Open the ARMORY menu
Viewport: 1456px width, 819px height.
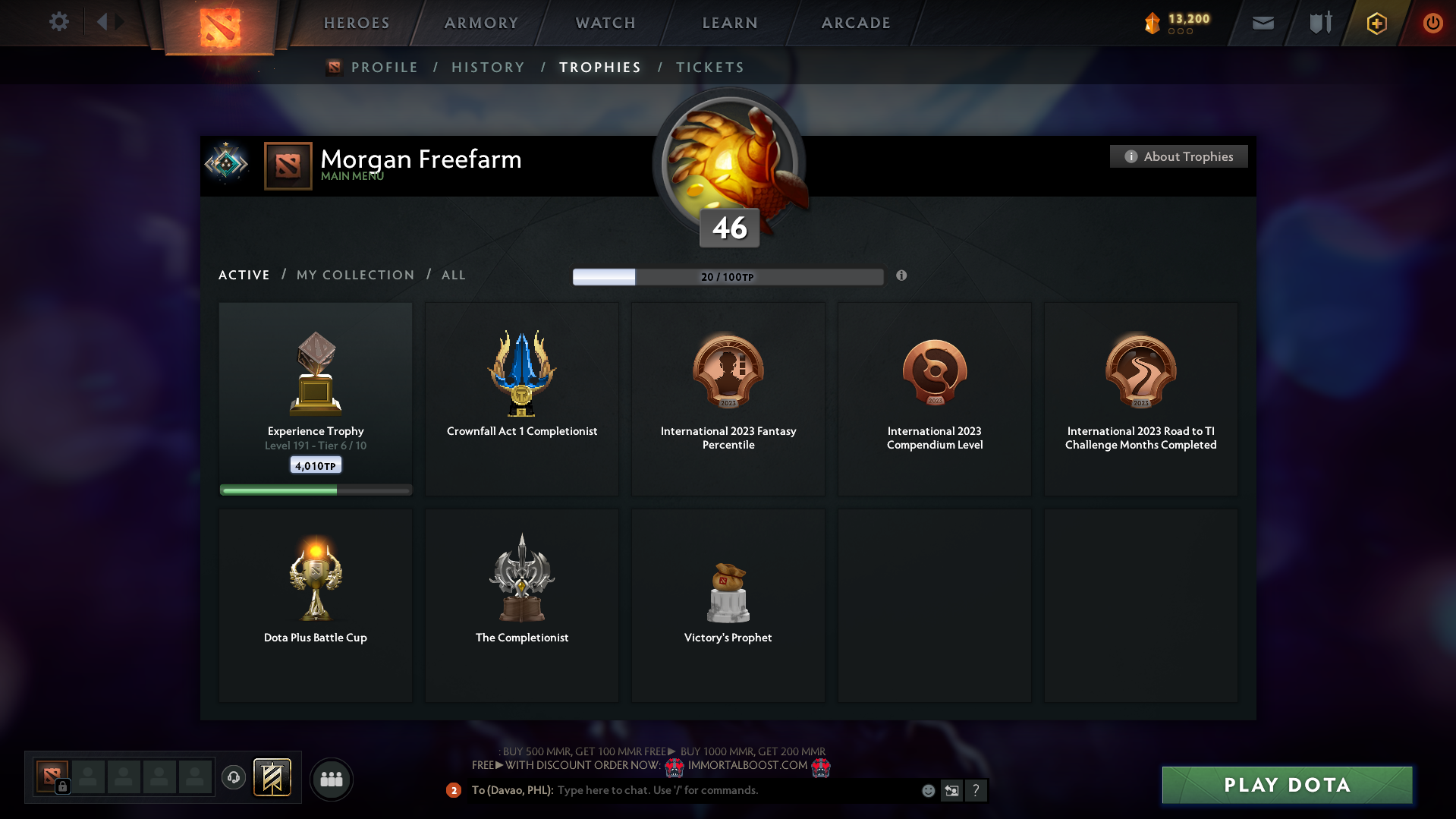pos(480,23)
